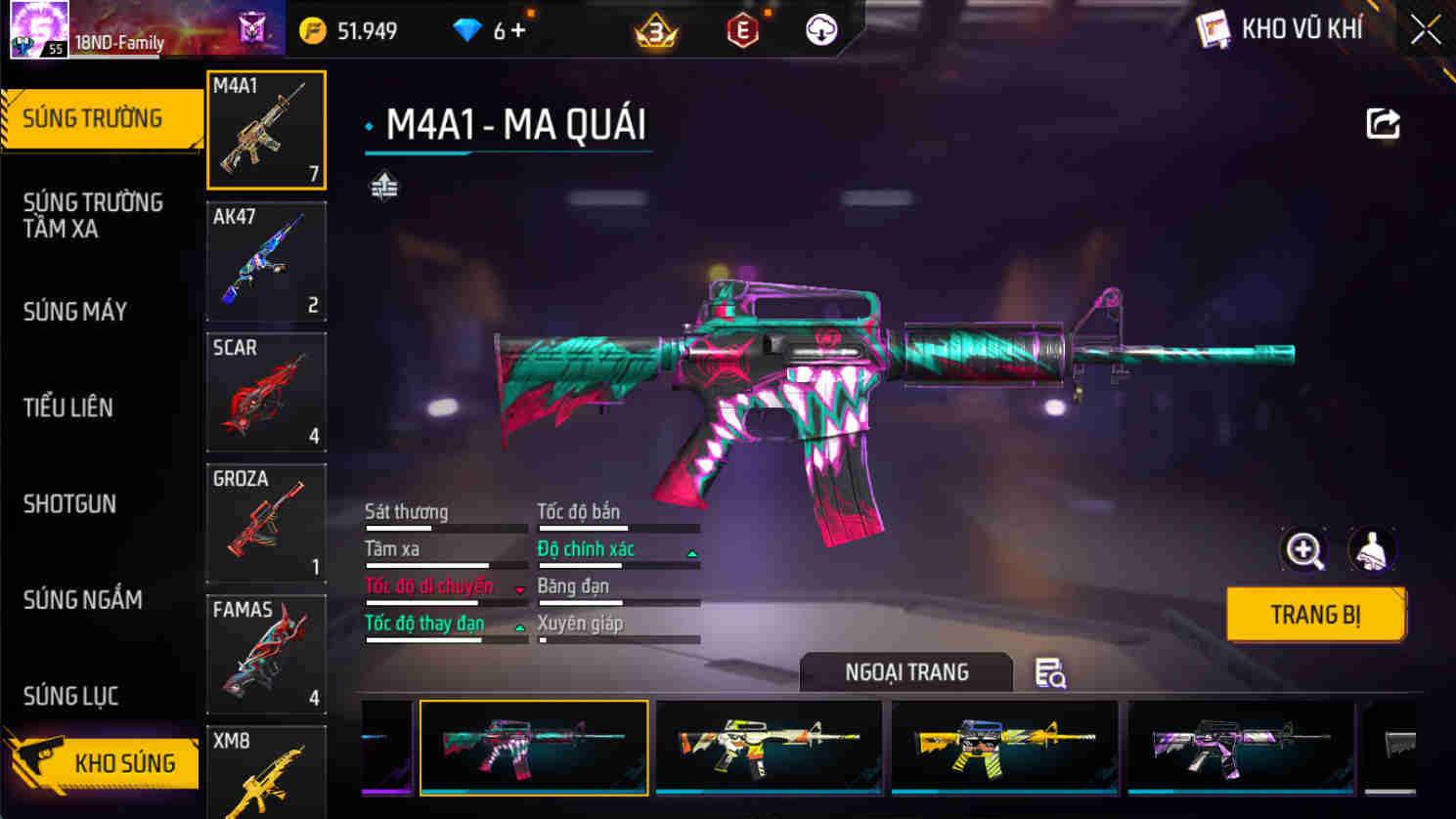Select the AK47 weapon tile
Screen dimensions: 1456x819
tap(266, 261)
